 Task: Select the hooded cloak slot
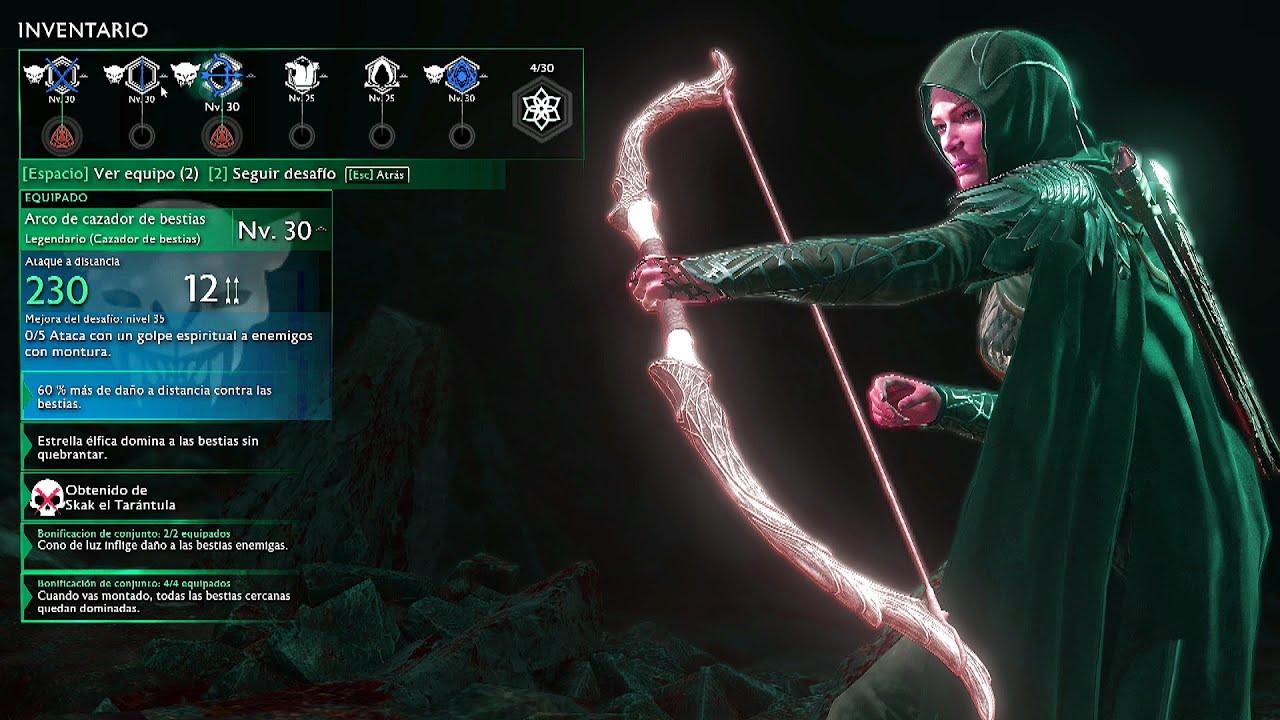point(381,75)
